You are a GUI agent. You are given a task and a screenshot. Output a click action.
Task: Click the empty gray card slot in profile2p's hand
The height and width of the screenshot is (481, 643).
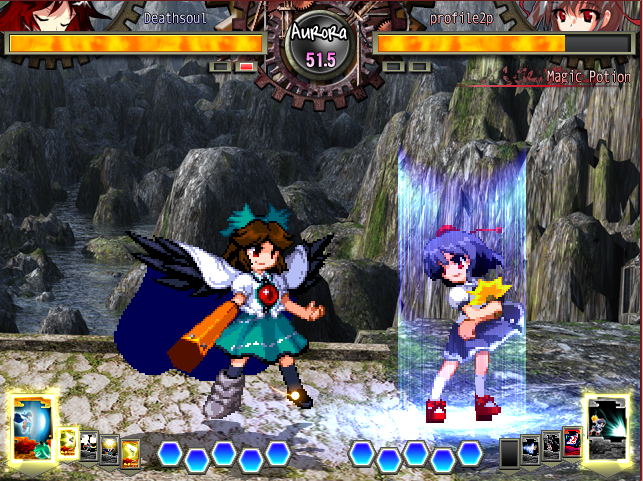click(x=510, y=451)
